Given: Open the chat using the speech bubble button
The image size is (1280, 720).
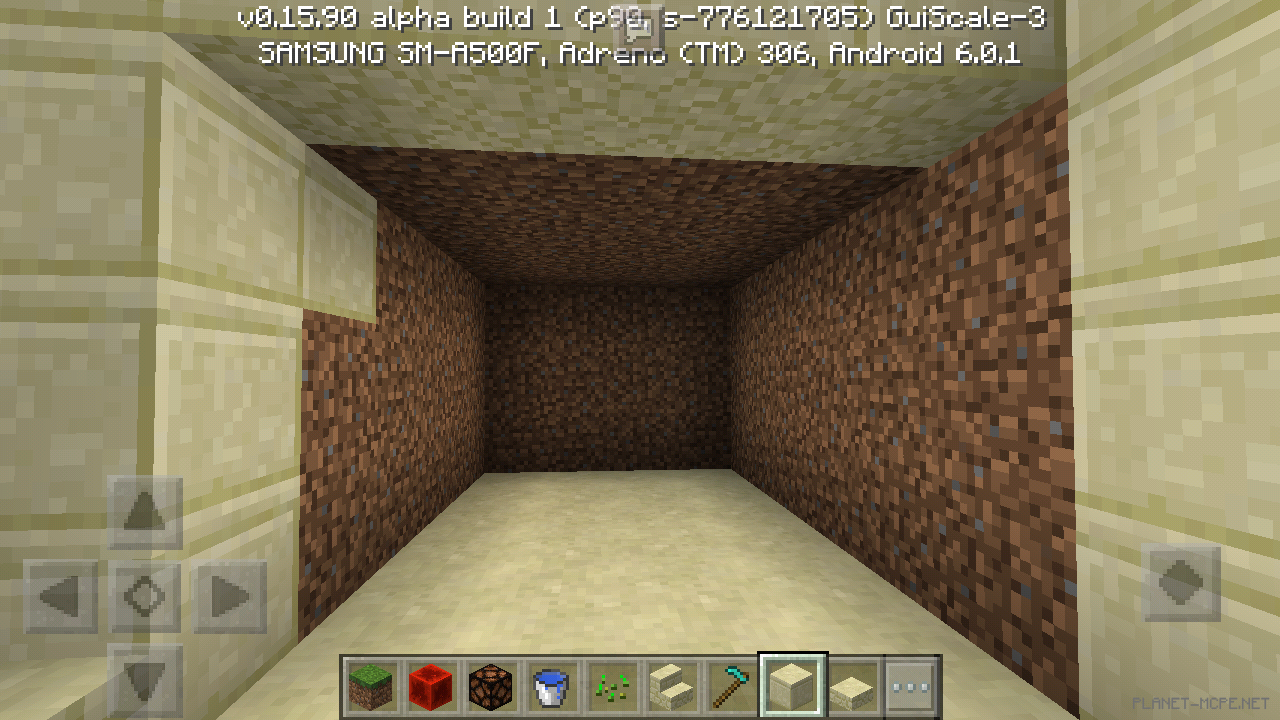Looking at the screenshot, I should pos(636,28).
